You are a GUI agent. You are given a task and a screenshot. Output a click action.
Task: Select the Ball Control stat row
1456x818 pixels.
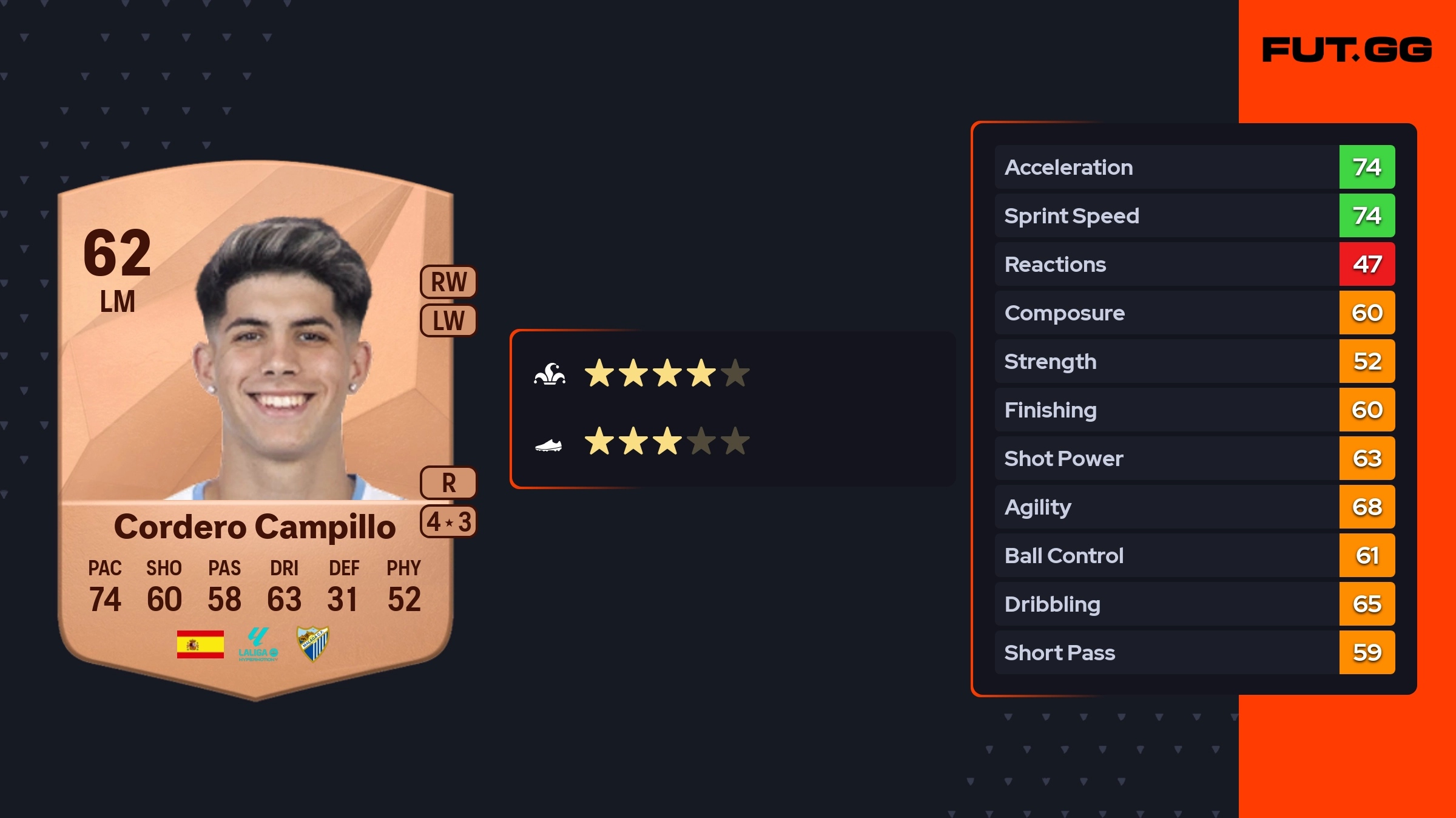pos(1194,555)
